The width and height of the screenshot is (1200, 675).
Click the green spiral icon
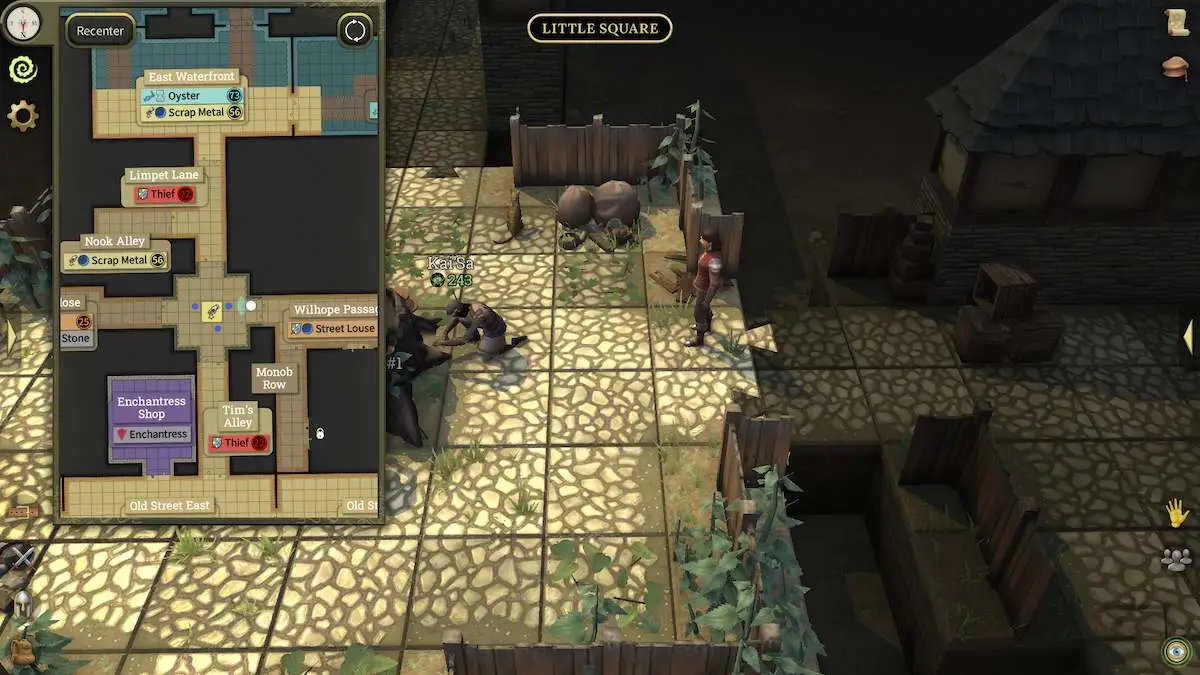(22, 69)
